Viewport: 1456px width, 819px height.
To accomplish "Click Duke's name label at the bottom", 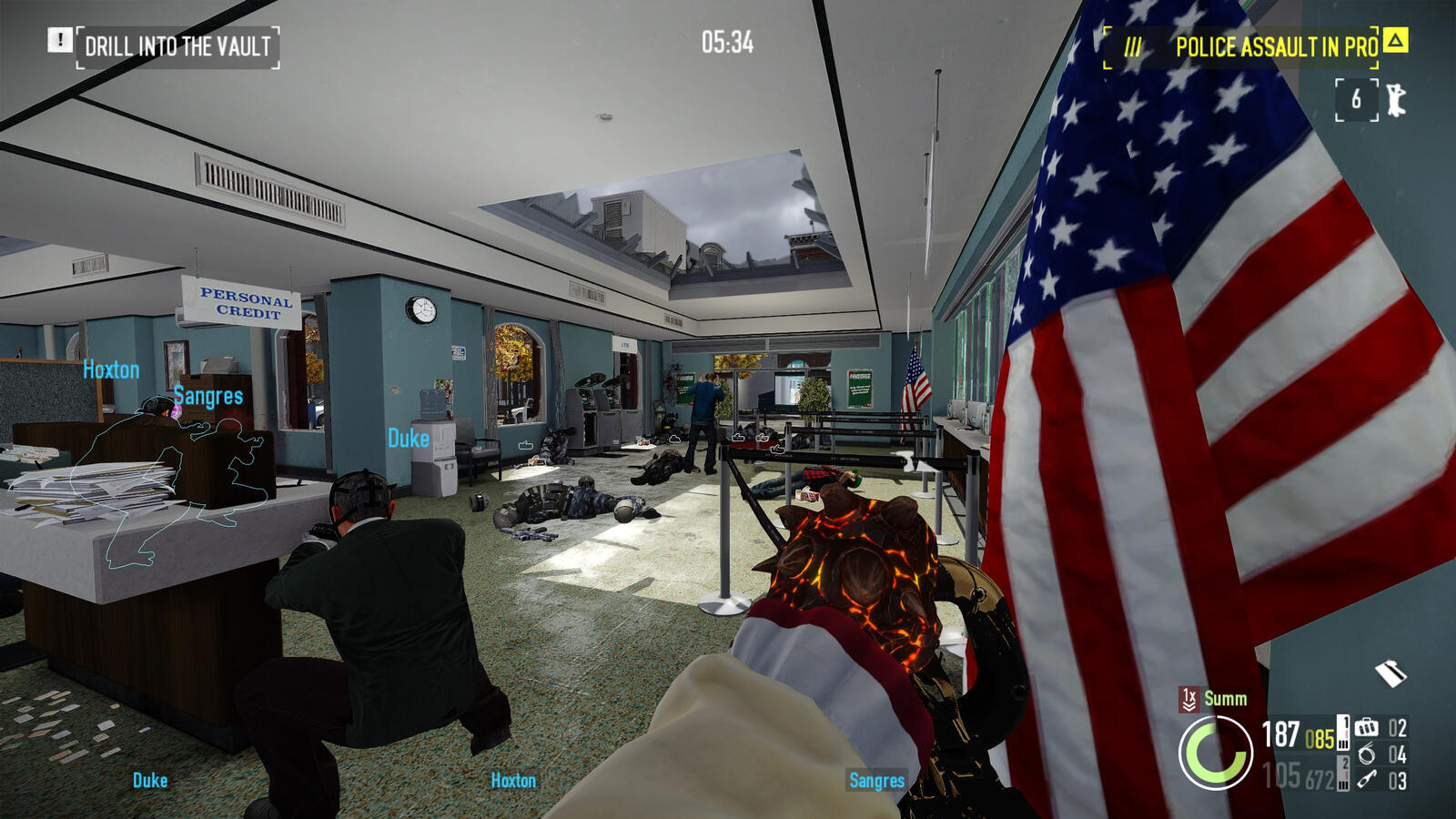I will point(151,780).
